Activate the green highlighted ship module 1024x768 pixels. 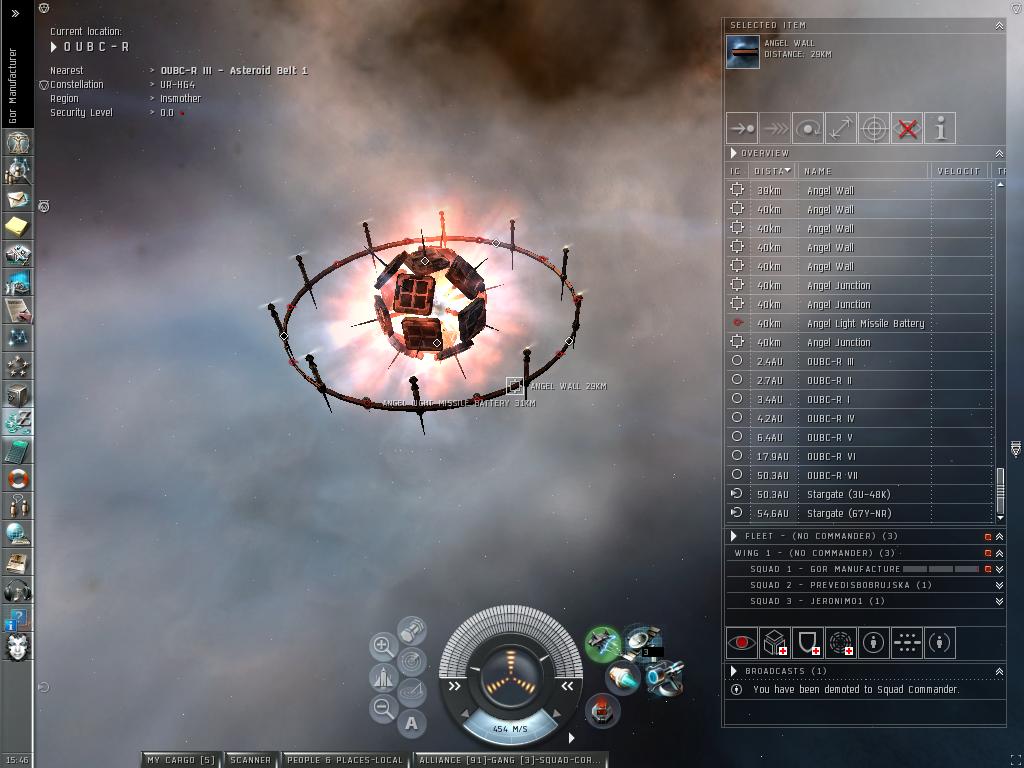pos(603,642)
